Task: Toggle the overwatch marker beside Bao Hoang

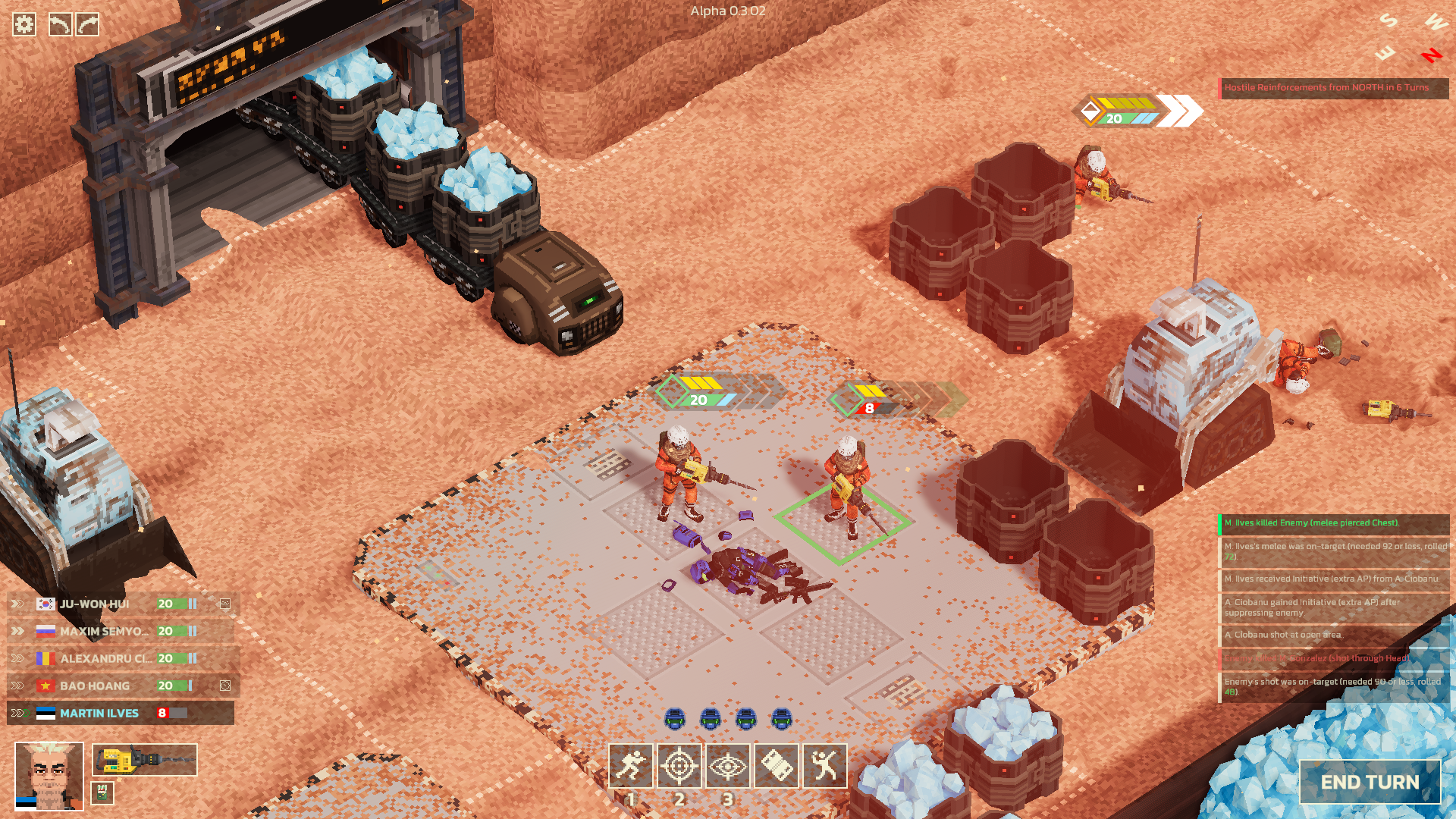Action: click(224, 686)
